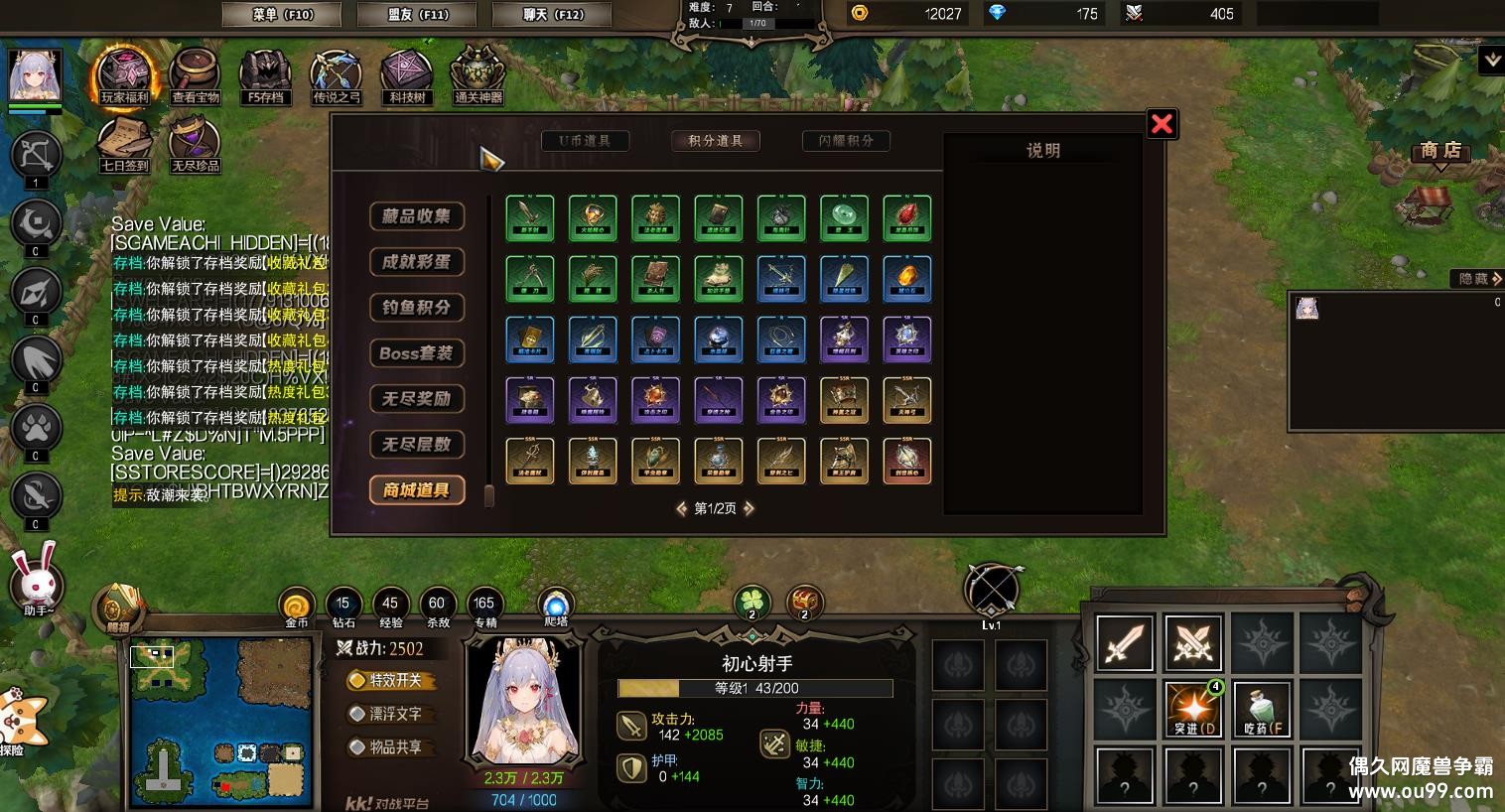This screenshot has width=1505, height=812.
Task: Show the 无尽奖励 category
Action: pos(417,399)
